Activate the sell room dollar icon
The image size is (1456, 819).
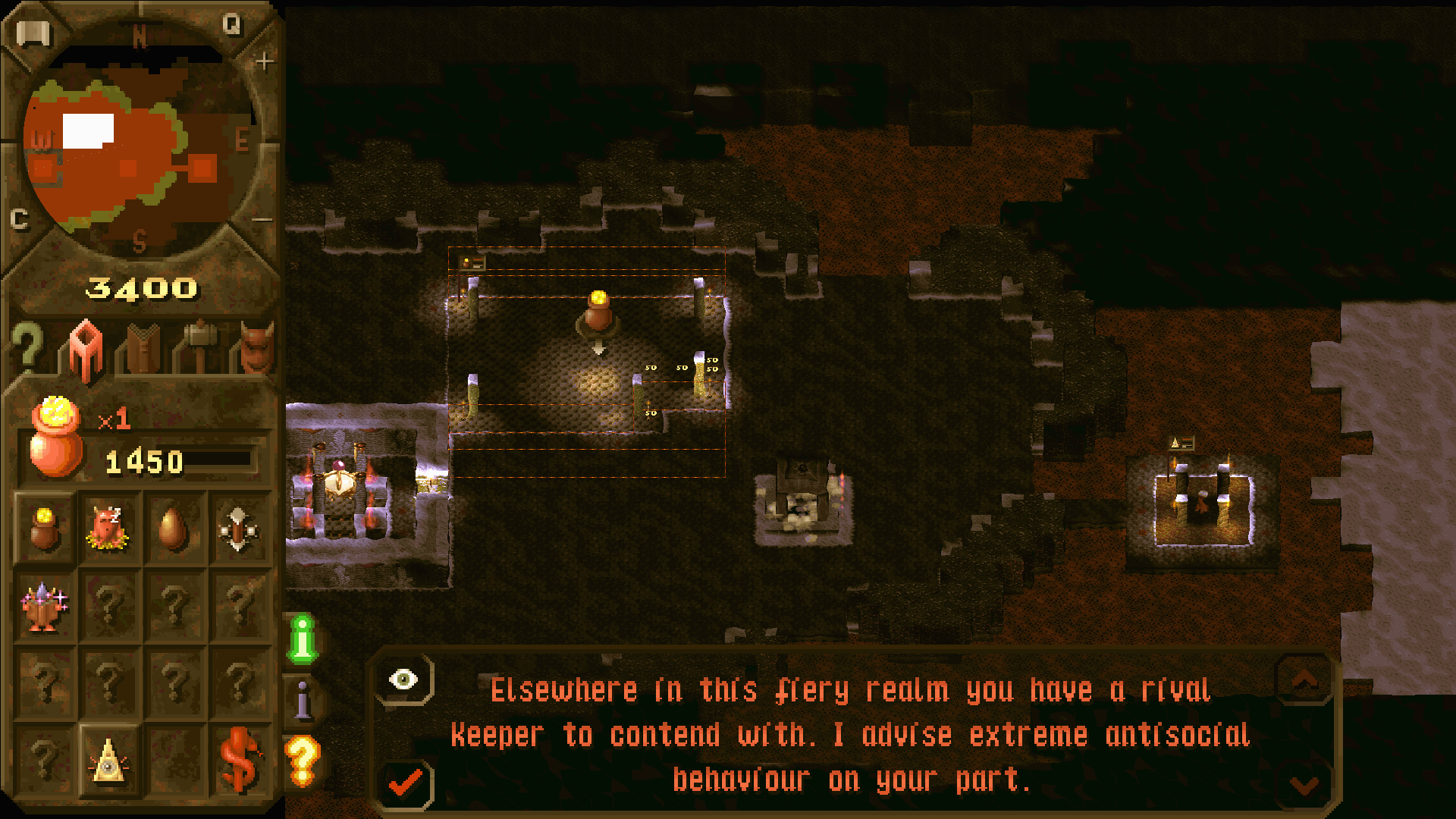[x=240, y=760]
